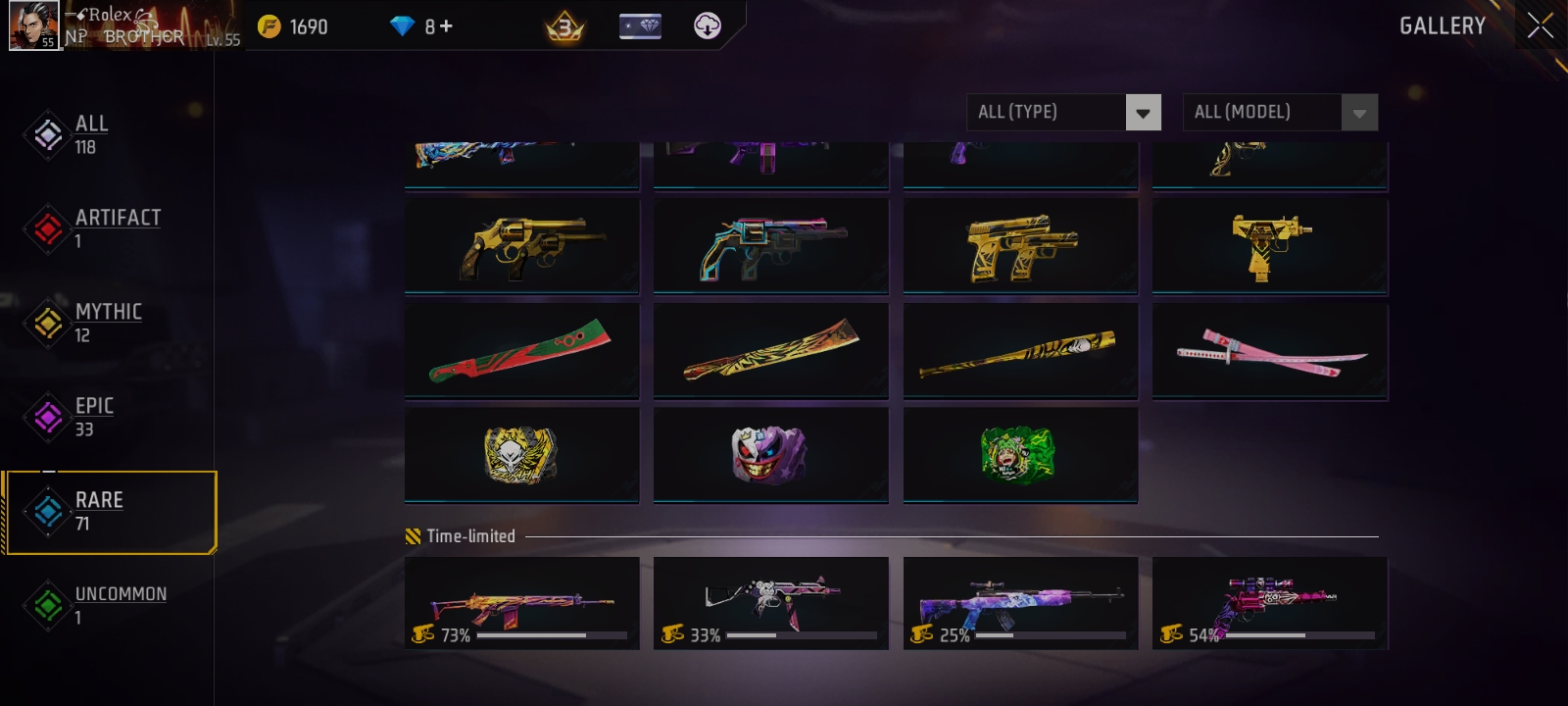Open the membership card icon
The width and height of the screenshot is (1568, 706).
pos(638,26)
